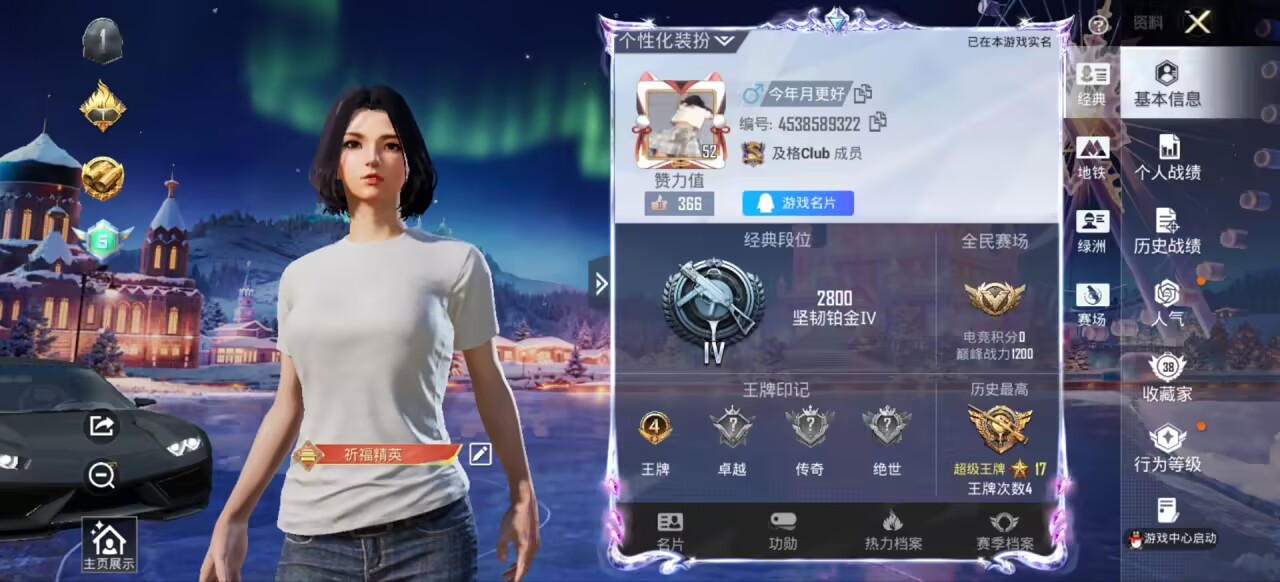Copy the player ID number
This screenshot has width=1280, height=582.
[878, 123]
